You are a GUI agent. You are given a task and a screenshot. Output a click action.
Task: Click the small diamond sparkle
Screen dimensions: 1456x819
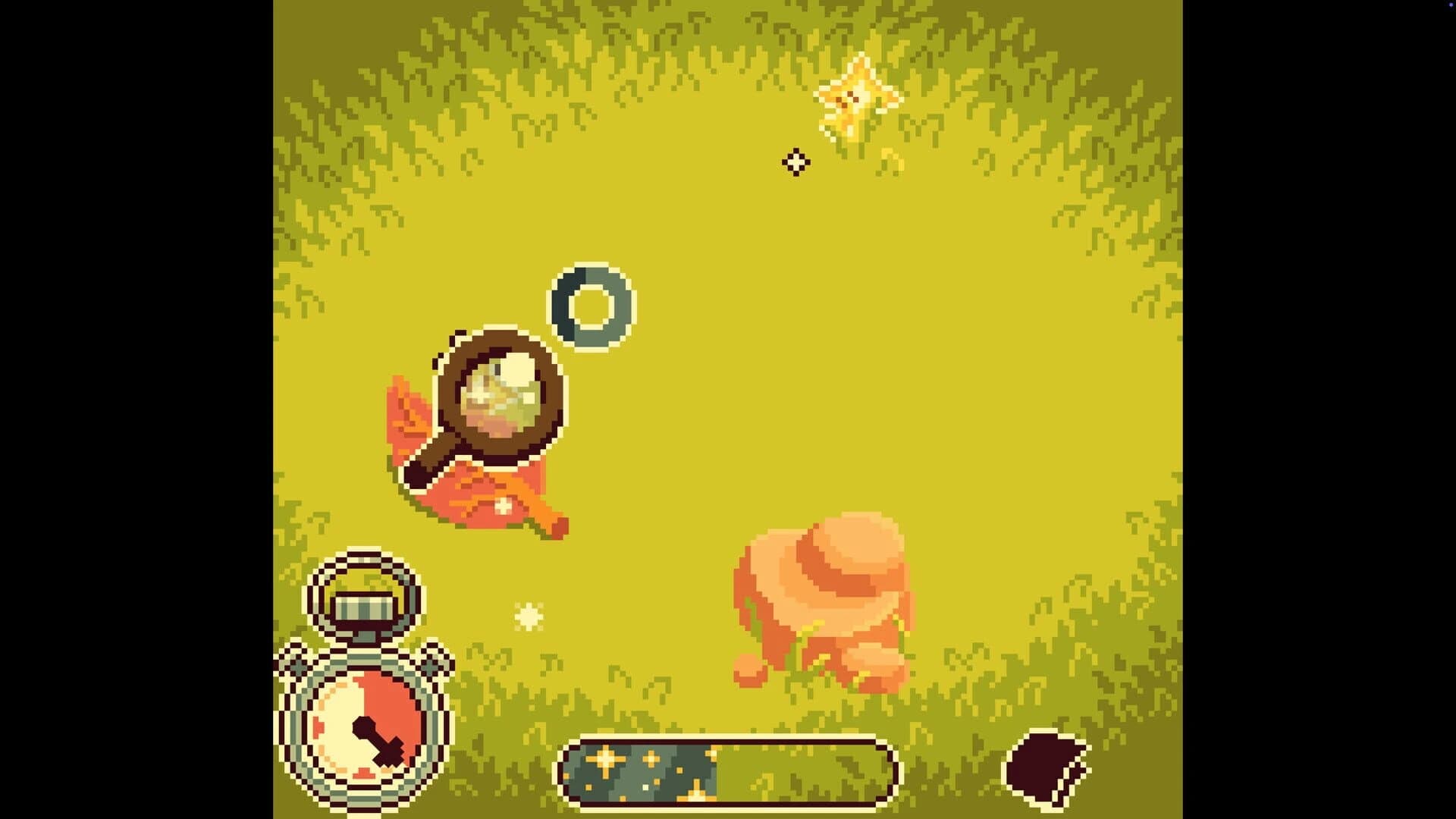click(795, 162)
